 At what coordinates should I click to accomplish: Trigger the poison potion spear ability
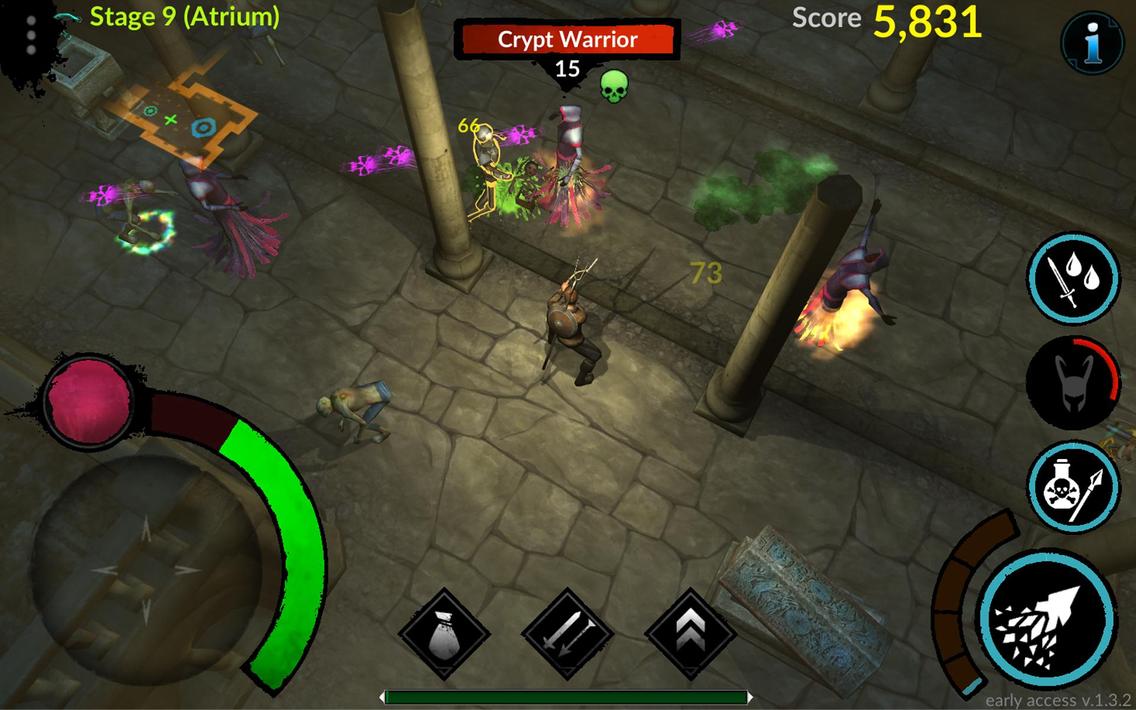[x=1073, y=486]
